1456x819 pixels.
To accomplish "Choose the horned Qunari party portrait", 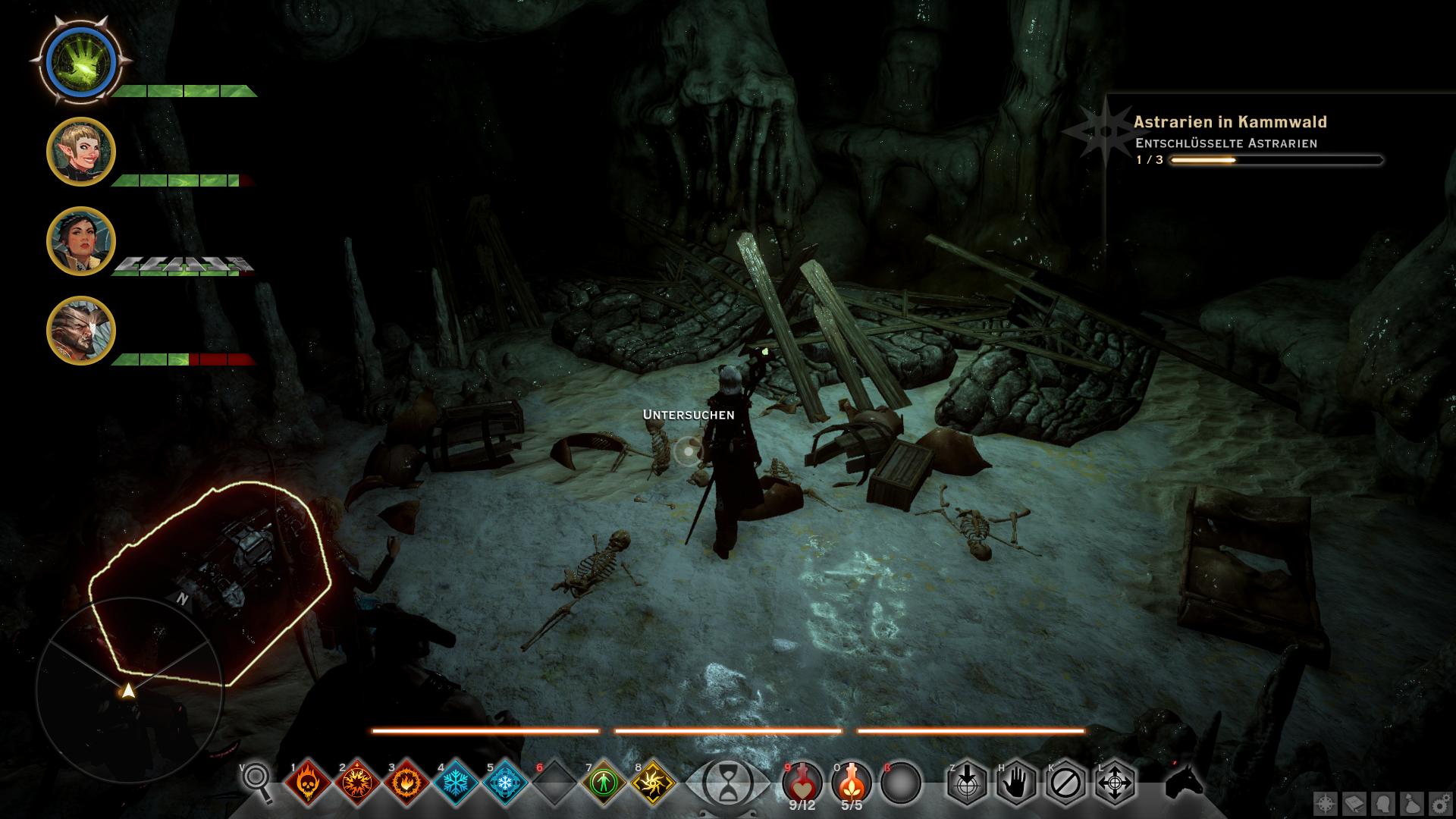I will pyautogui.click(x=81, y=331).
